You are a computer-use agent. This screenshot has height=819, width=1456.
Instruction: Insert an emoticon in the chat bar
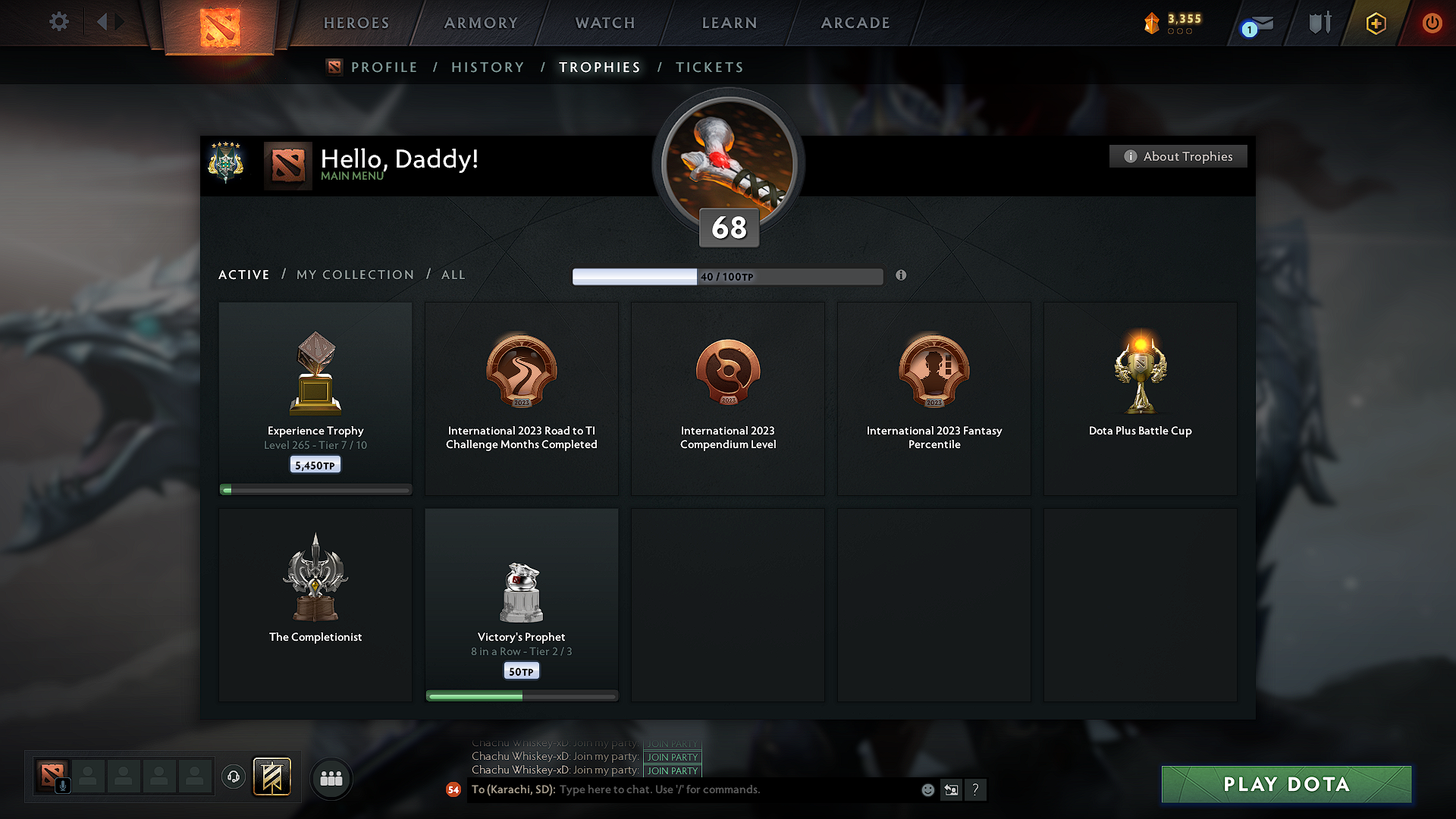(x=927, y=789)
